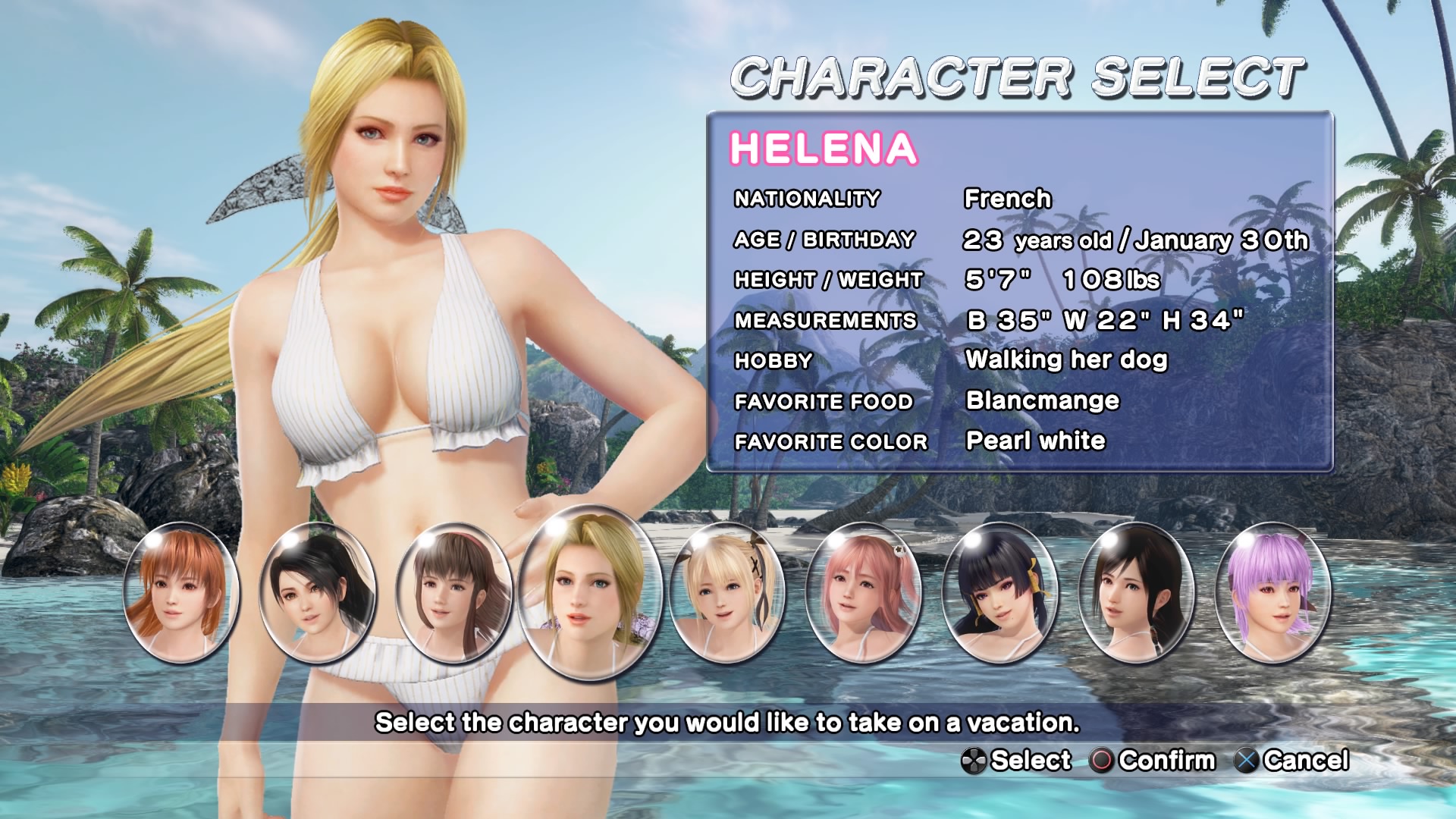Screen dimensions: 1456x819
Task: Pick the brown-haired character with red hairband
Action: (453, 593)
